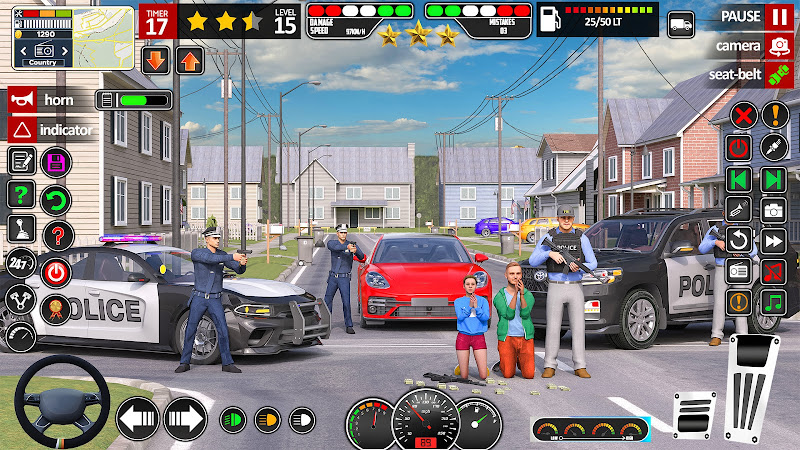This screenshot has height=450, width=800.
Task: Tap the orange up arrow button
Action: pos(189,60)
